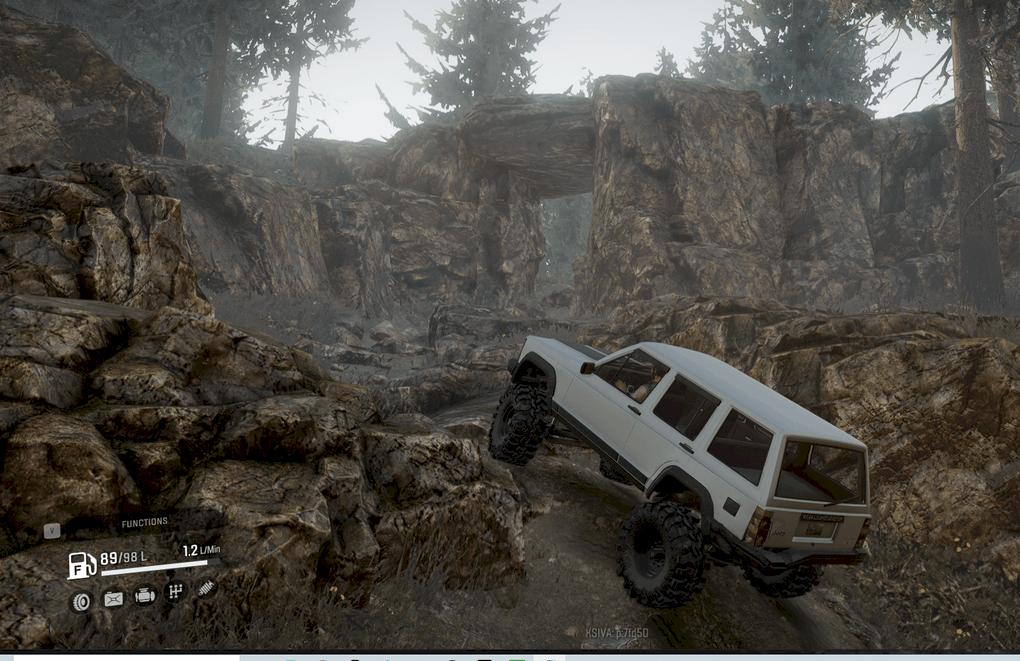This screenshot has width=1020, height=661.
Task: Open the Functions menu label
Action: 144,523
